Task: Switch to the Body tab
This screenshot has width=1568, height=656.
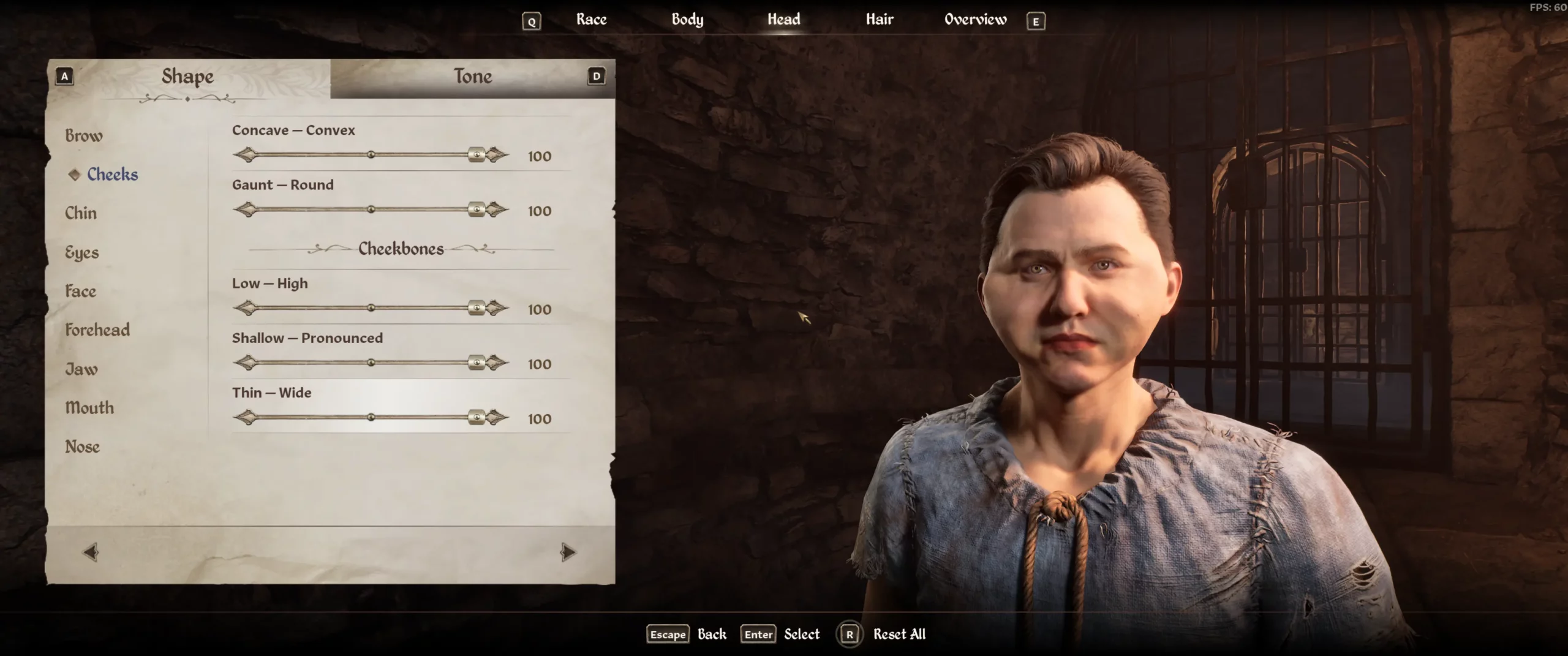Action: (687, 20)
